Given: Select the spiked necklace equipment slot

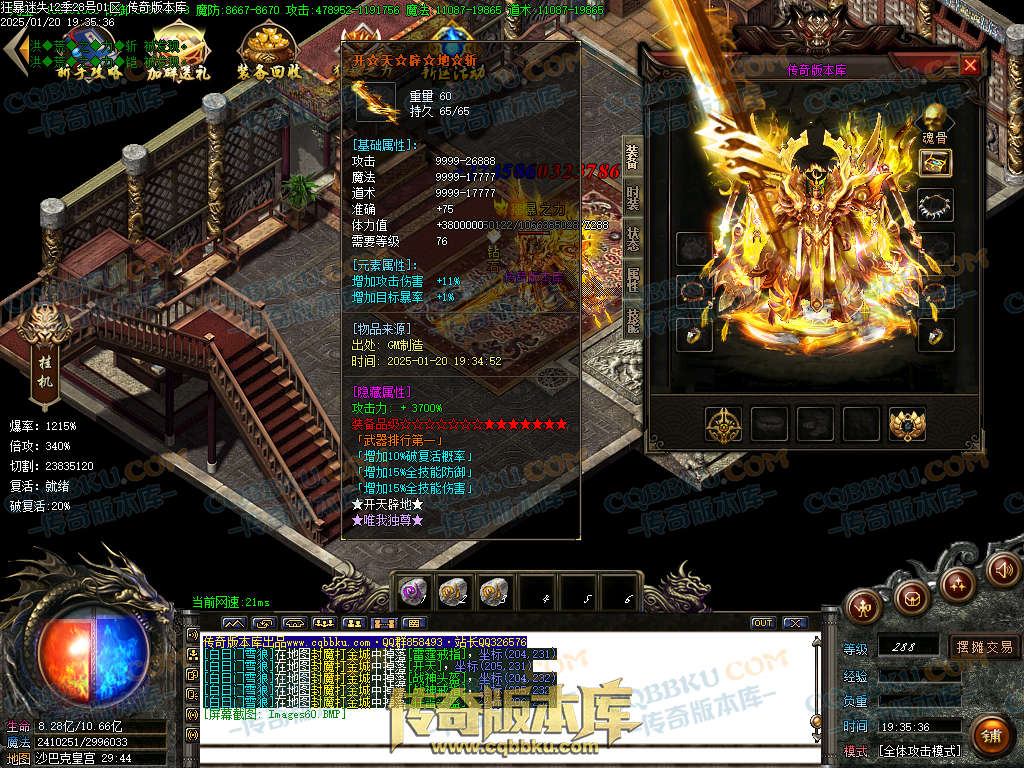Looking at the screenshot, I should (x=935, y=205).
